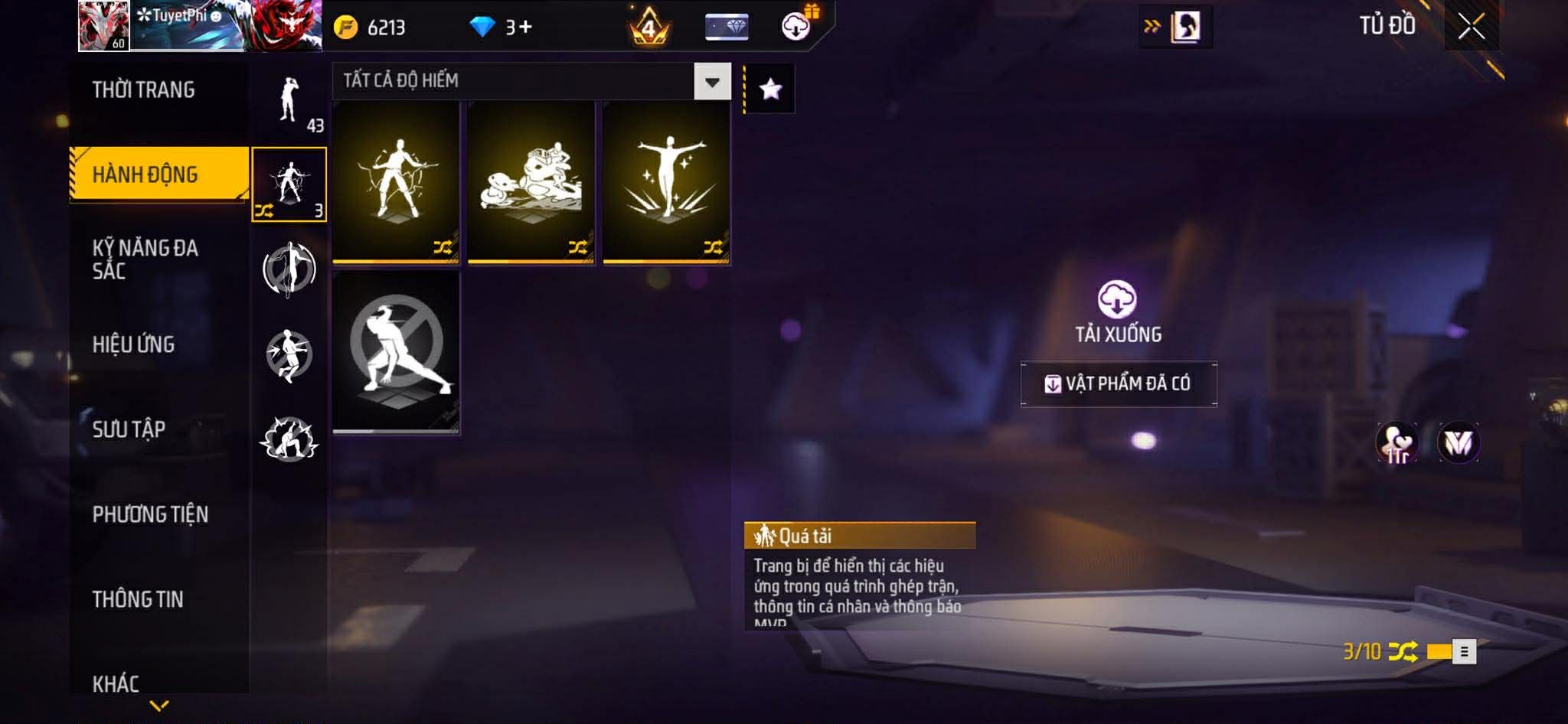Screen dimensions: 1568x724
Task: Go to the Sưu Tập category
Action: 129,429
